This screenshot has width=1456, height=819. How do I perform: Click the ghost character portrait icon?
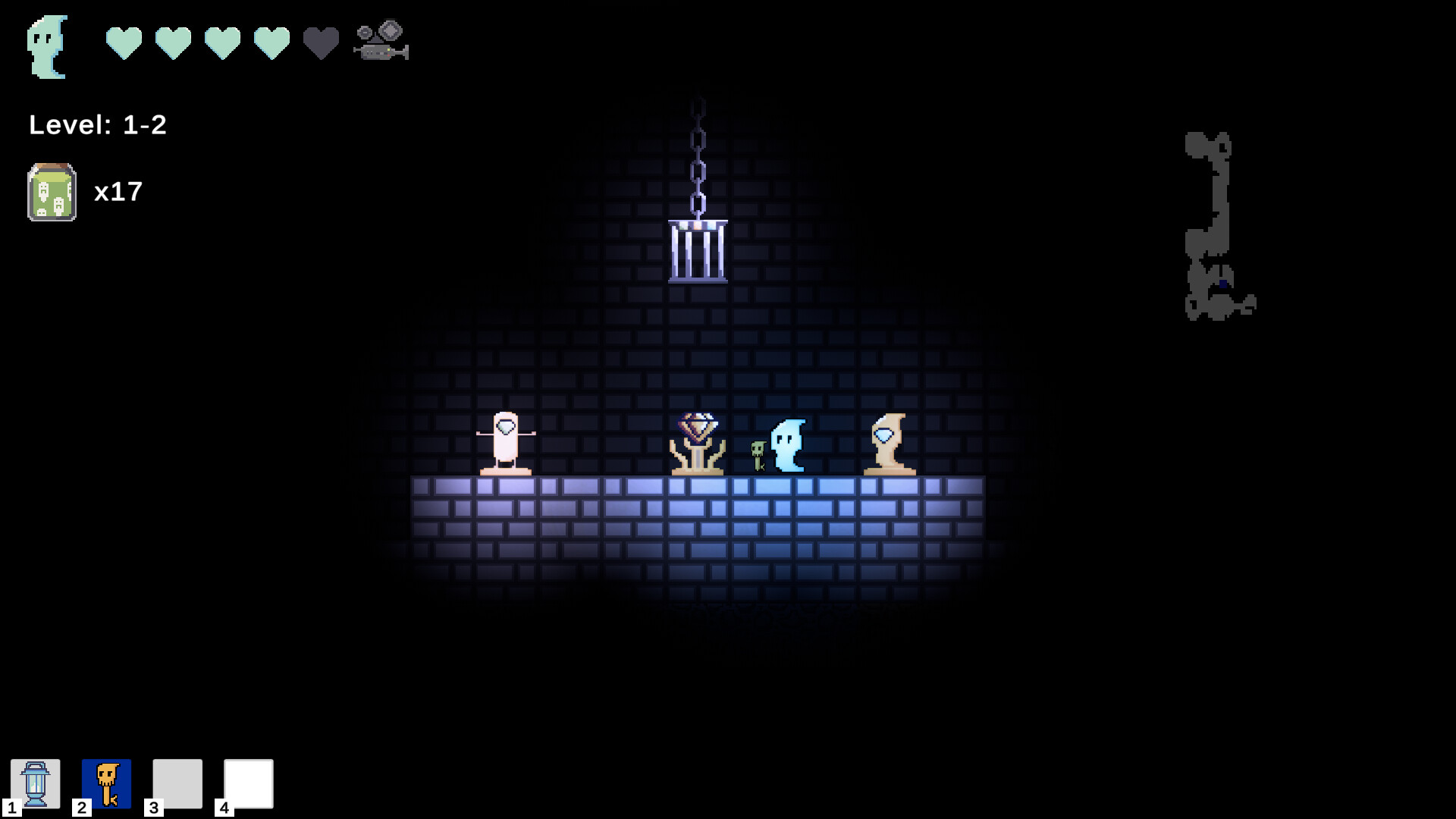[47, 45]
